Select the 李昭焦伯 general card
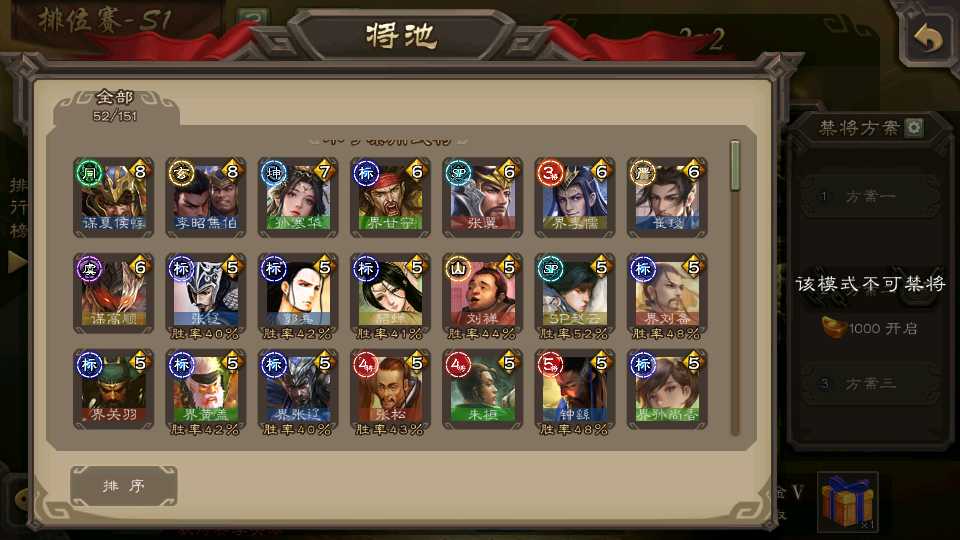 click(206, 196)
